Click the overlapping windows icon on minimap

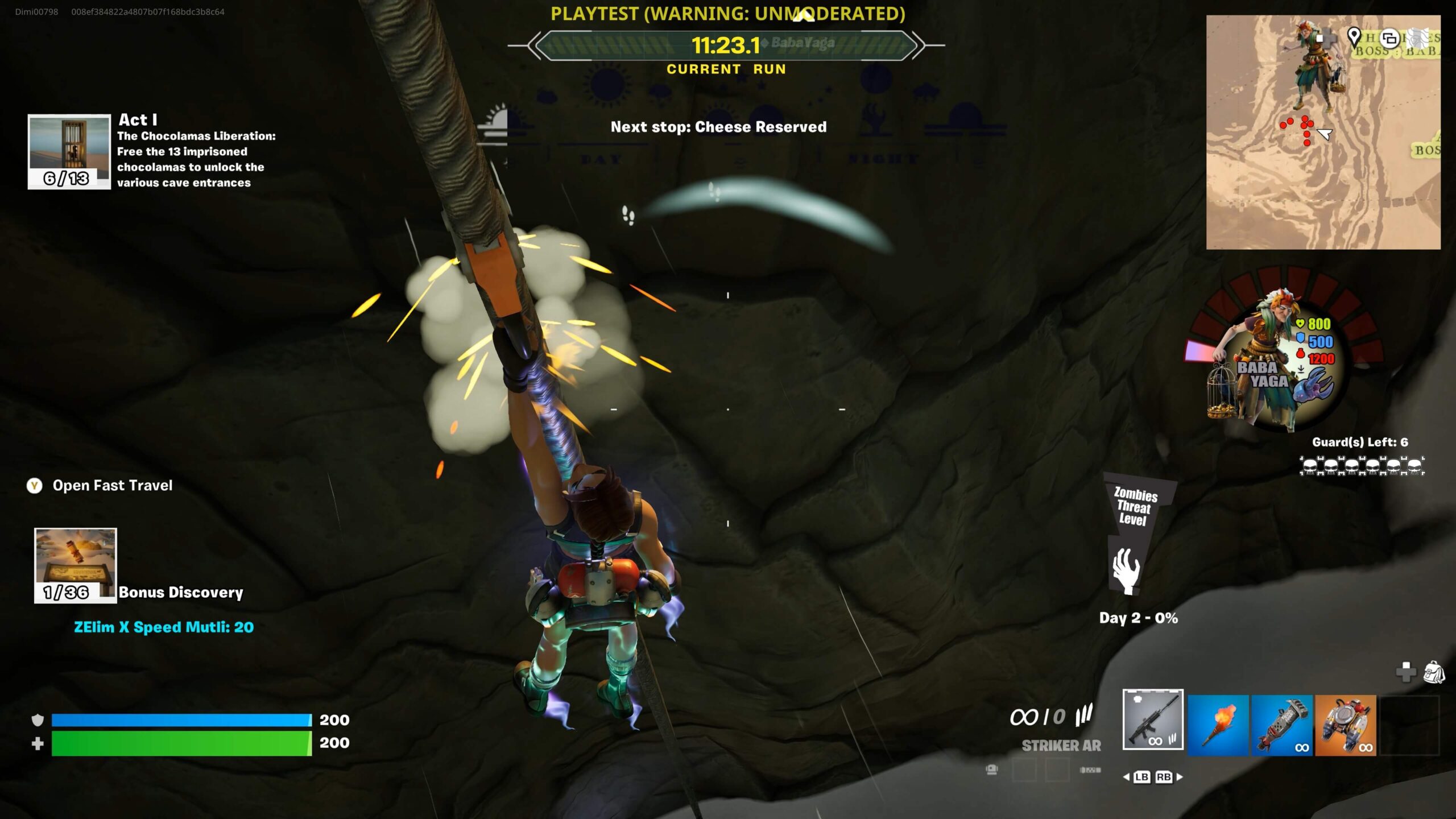pyautogui.click(x=1389, y=39)
